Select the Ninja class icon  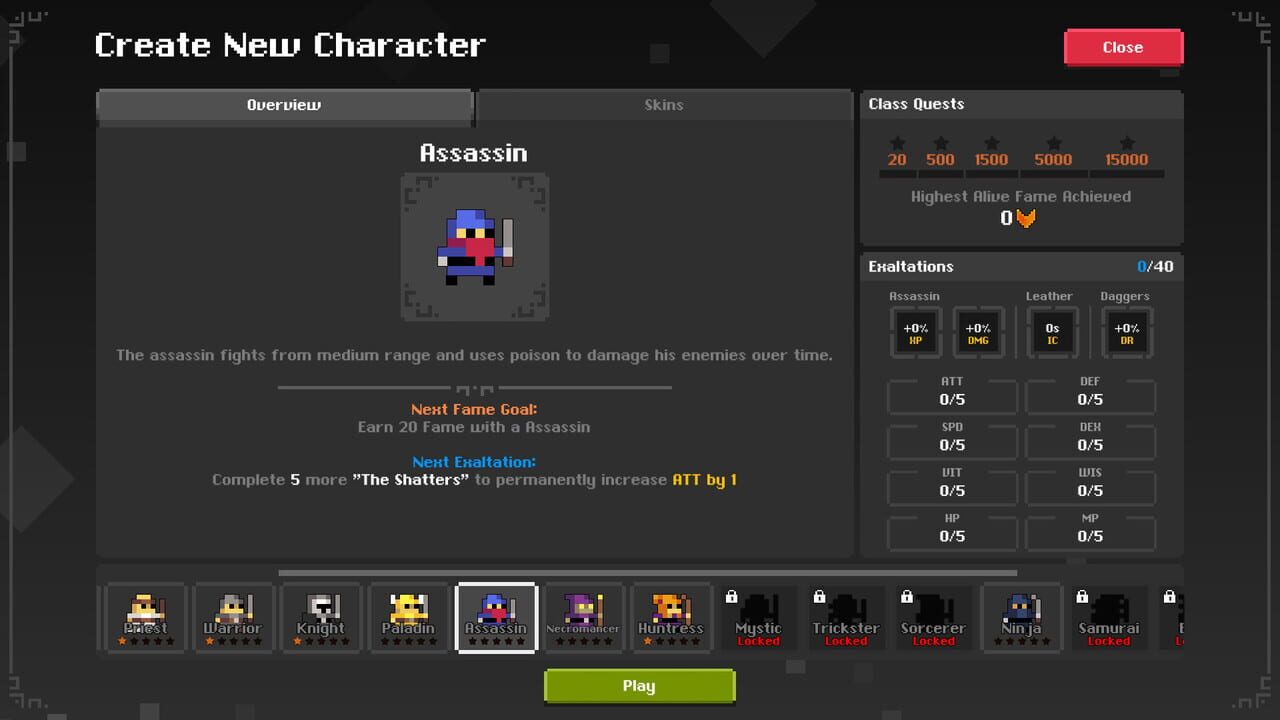(x=1022, y=615)
